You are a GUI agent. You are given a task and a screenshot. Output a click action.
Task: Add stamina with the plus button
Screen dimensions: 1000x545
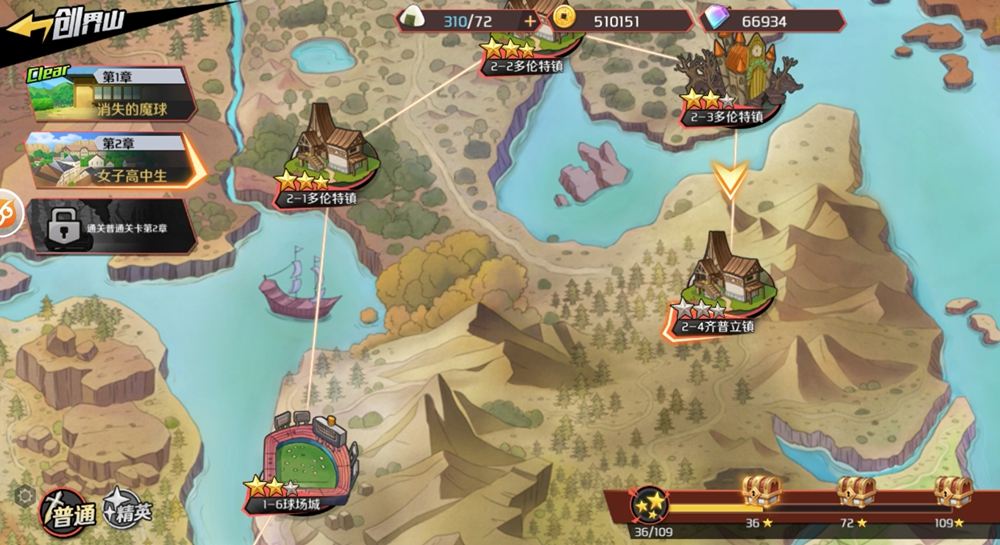tap(530, 20)
